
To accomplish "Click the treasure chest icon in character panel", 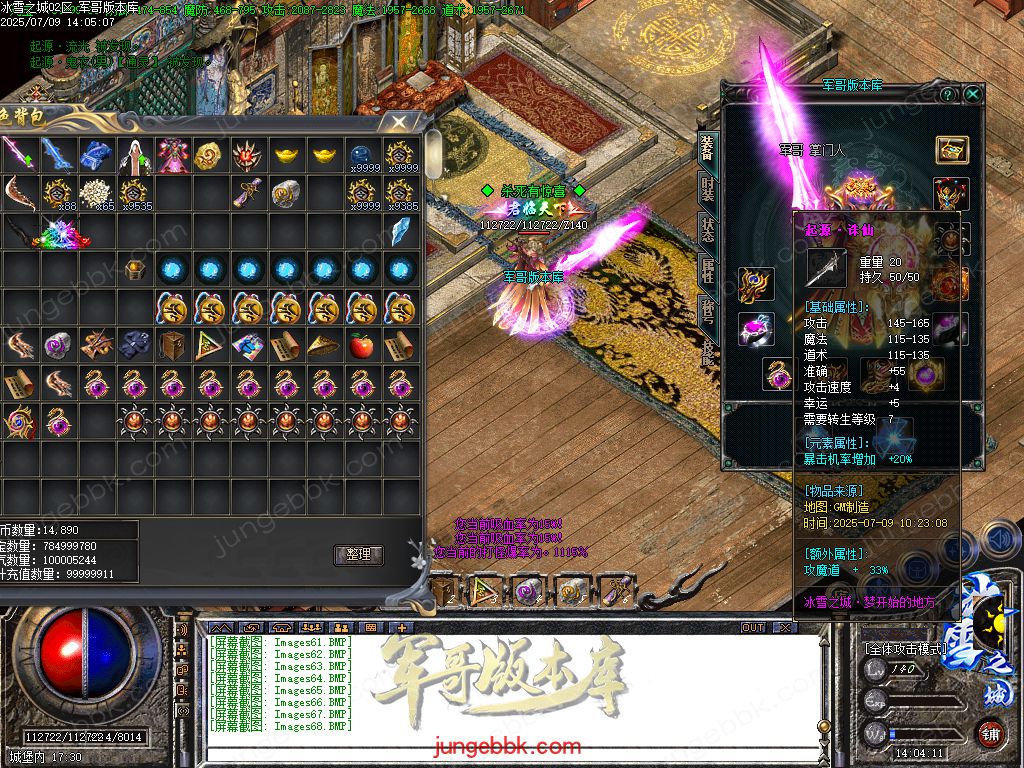I will click(952, 150).
